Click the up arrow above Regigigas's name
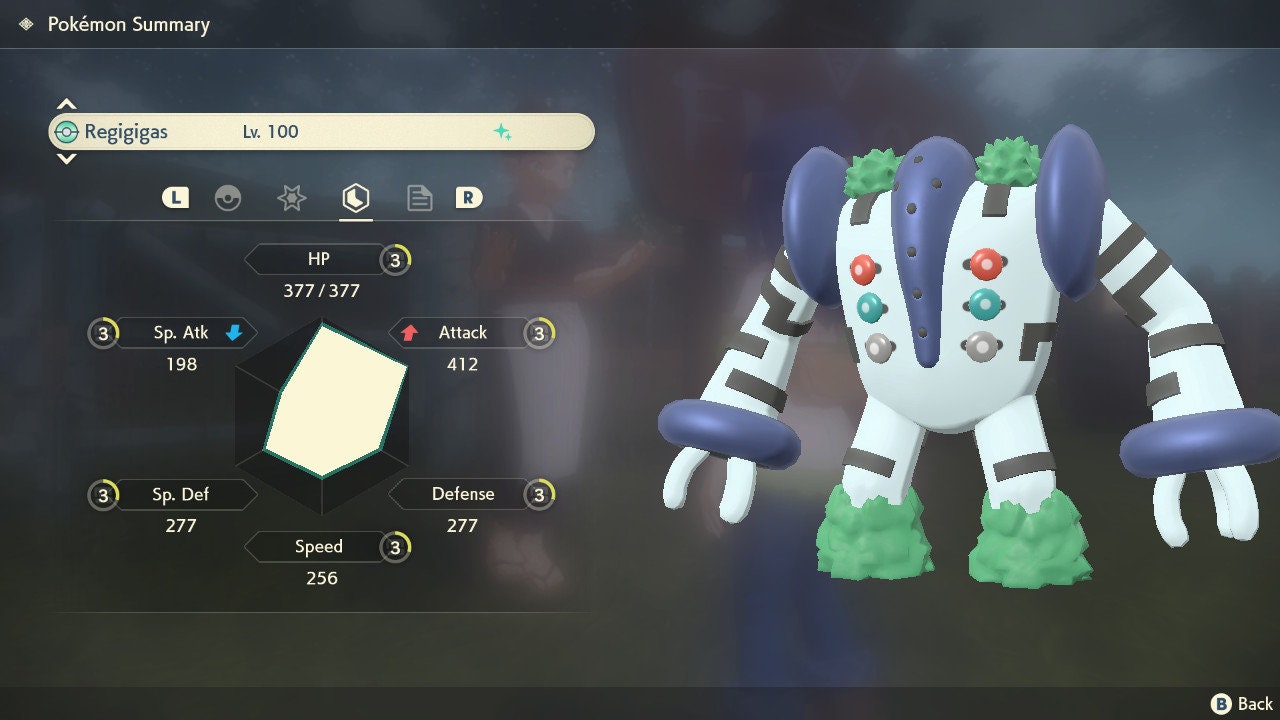Screen dimensions: 1280x720 [66, 104]
